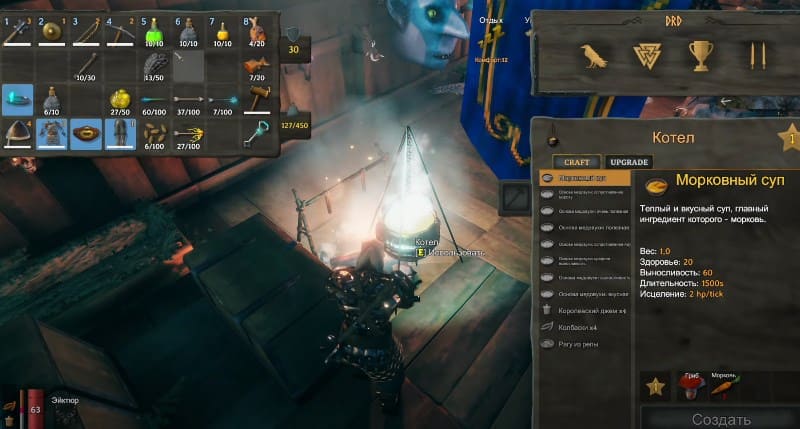This screenshot has height=429, width=800.
Task: Select the hammer tool slot
Action: 258,99
